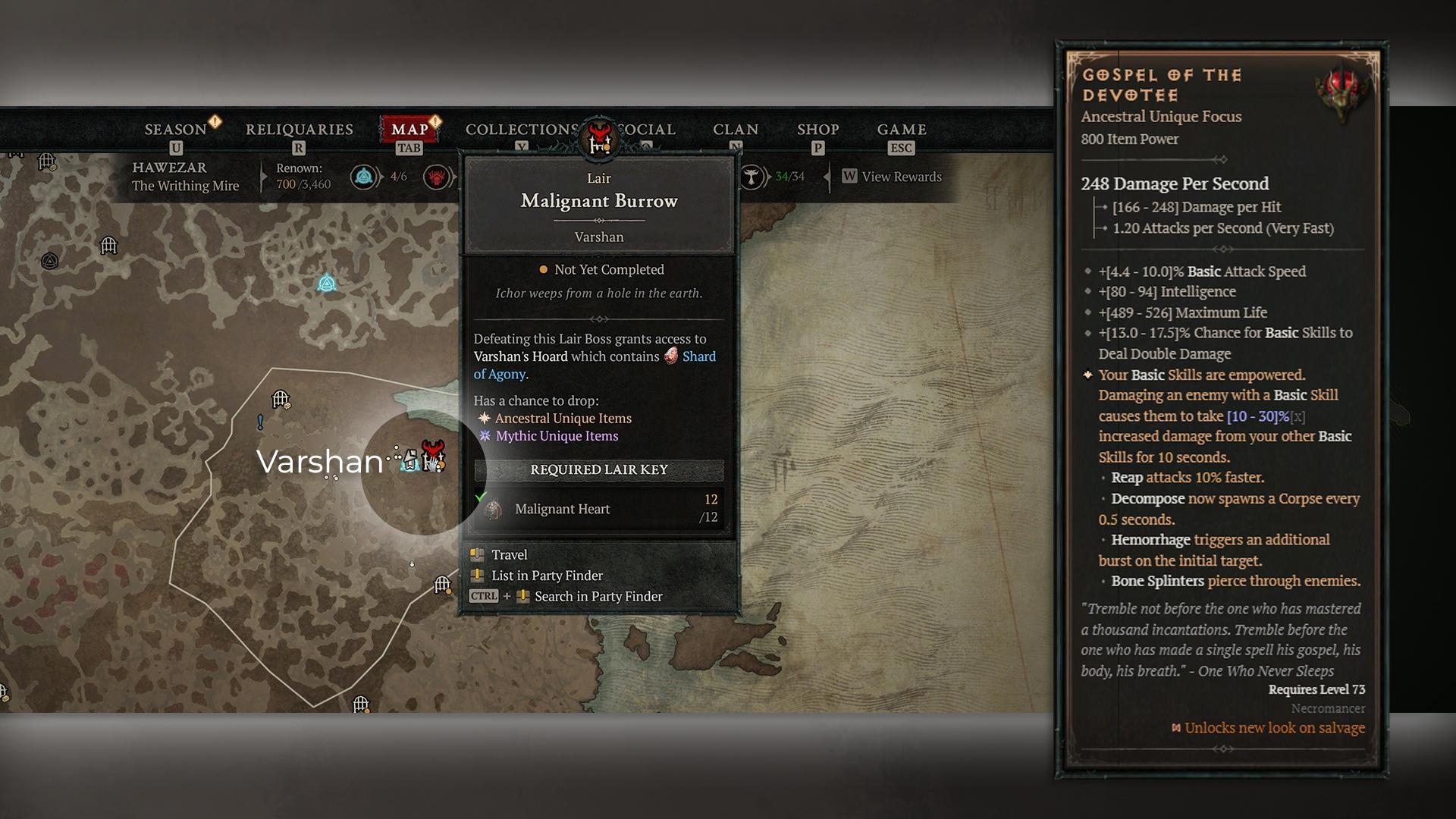The height and width of the screenshot is (819, 1456).
Task: Expand the chevron left of the Renown label
Action: click(x=263, y=175)
